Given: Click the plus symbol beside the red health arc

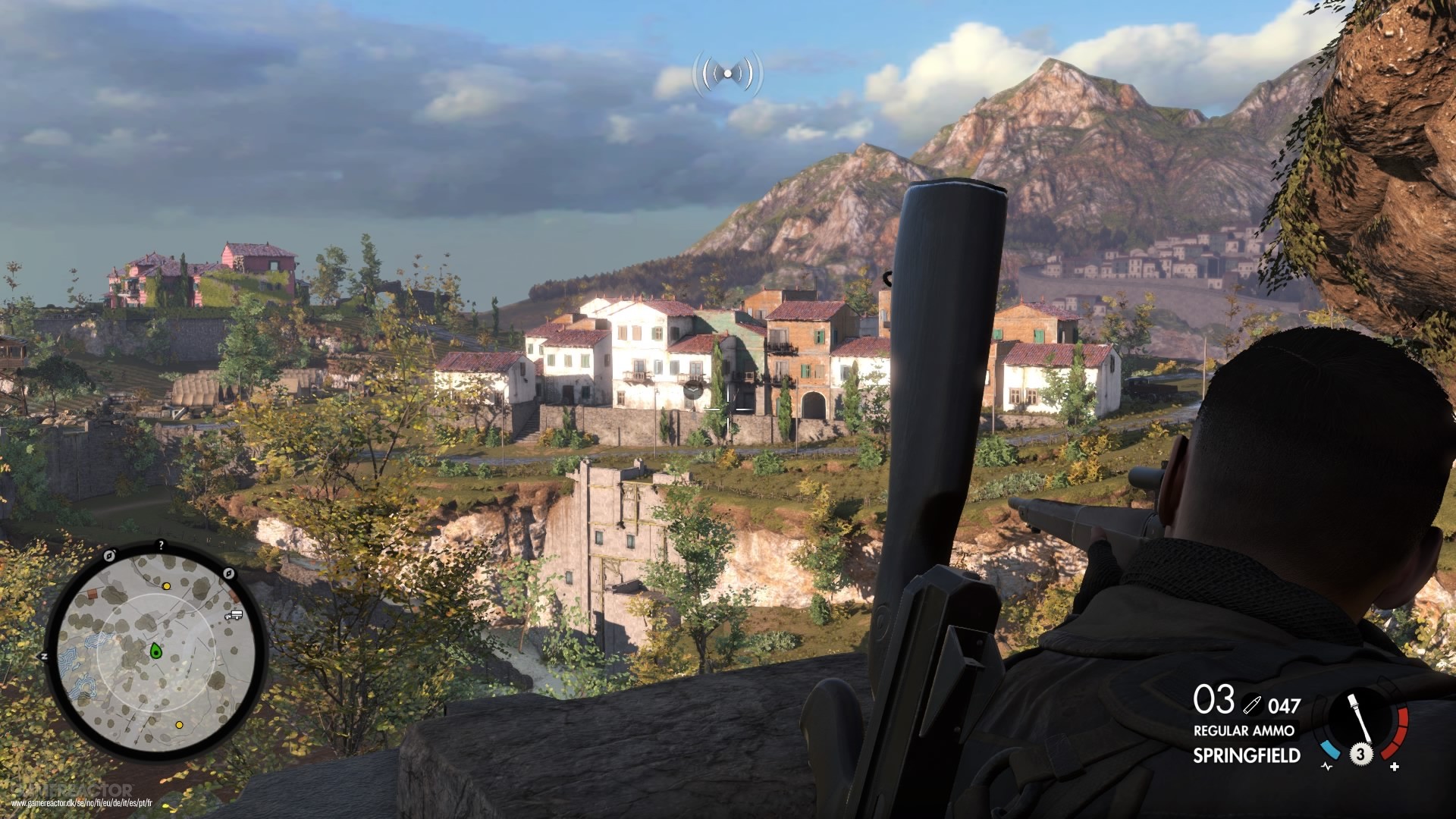Looking at the screenshot, I should 1394,767.
